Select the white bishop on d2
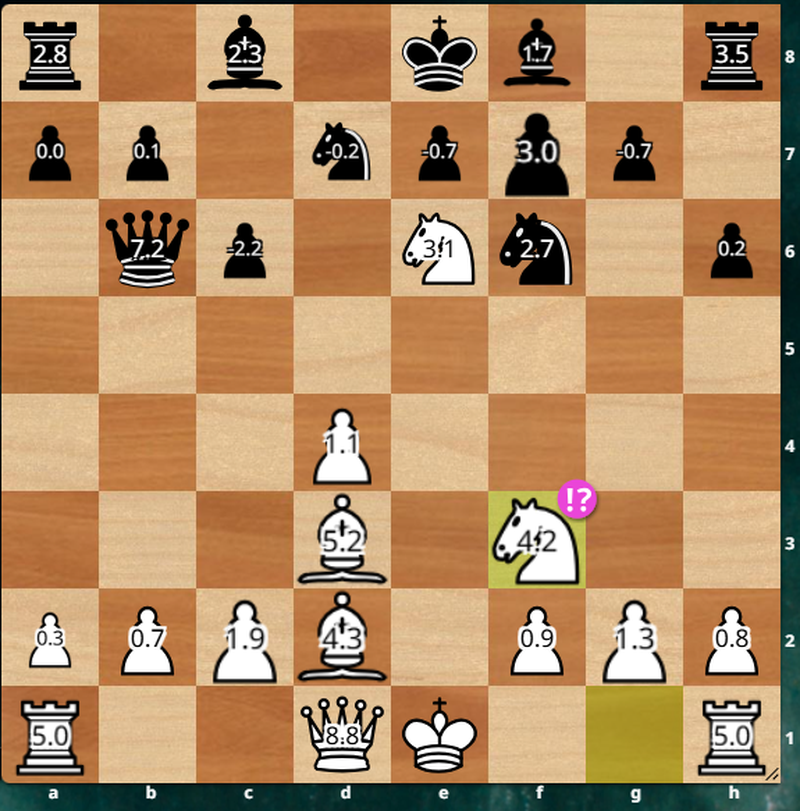 tap(343, 636)
